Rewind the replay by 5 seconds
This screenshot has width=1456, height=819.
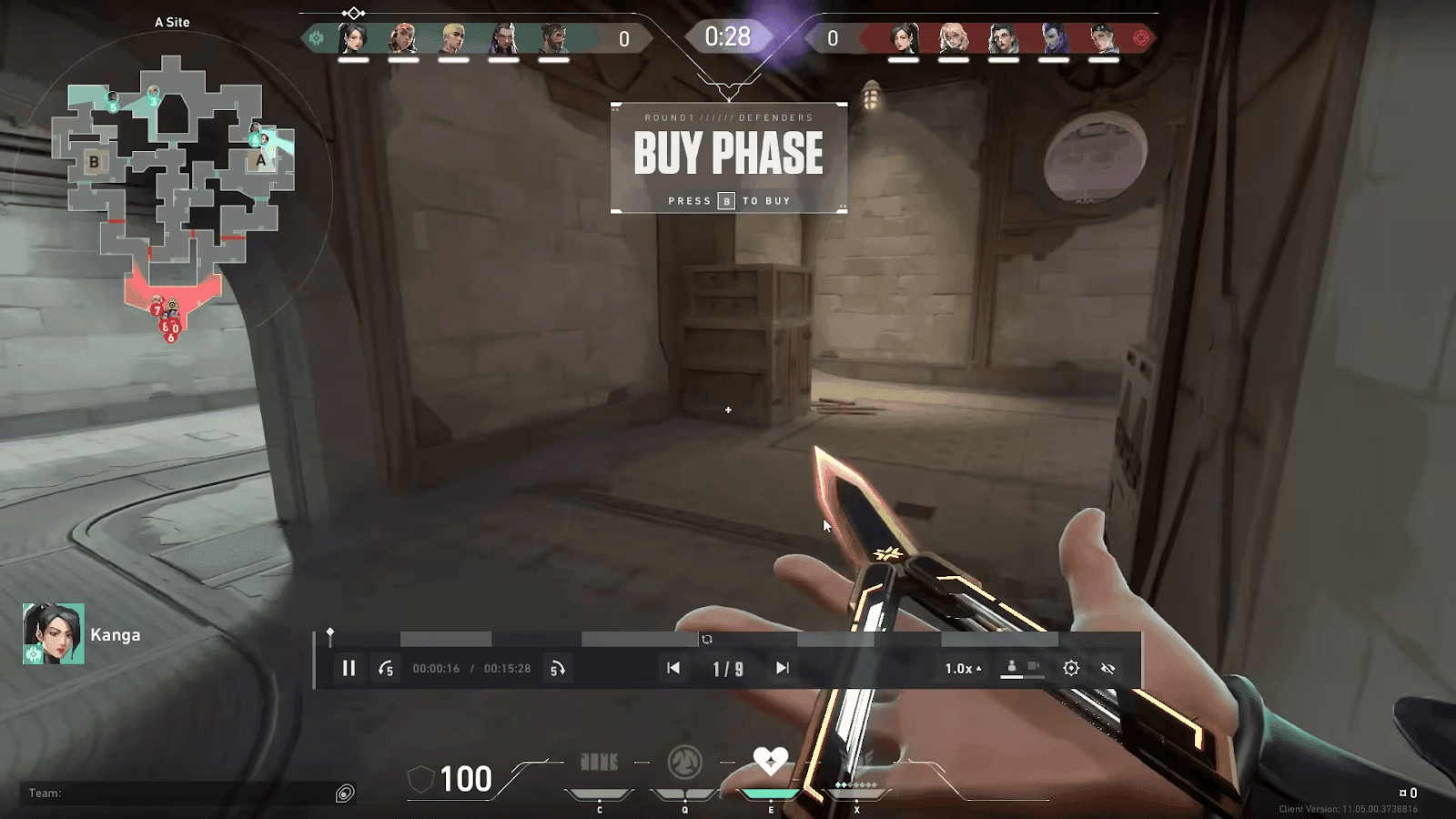tap(386, 669)
